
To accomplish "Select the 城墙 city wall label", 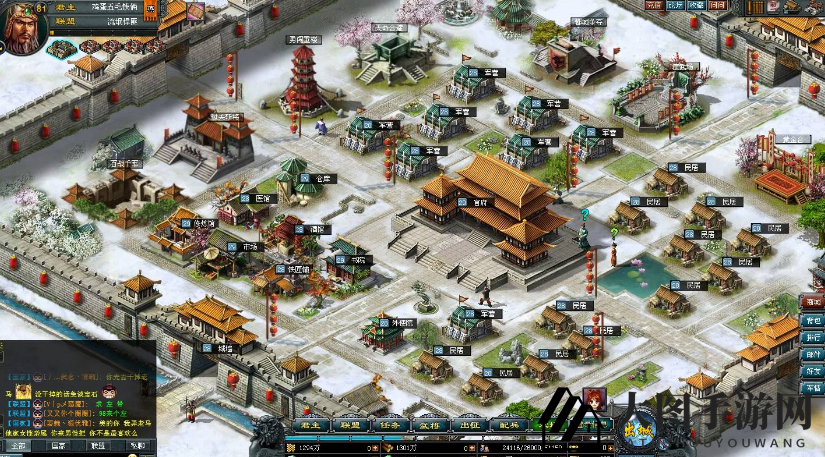I will pos(221,348).
